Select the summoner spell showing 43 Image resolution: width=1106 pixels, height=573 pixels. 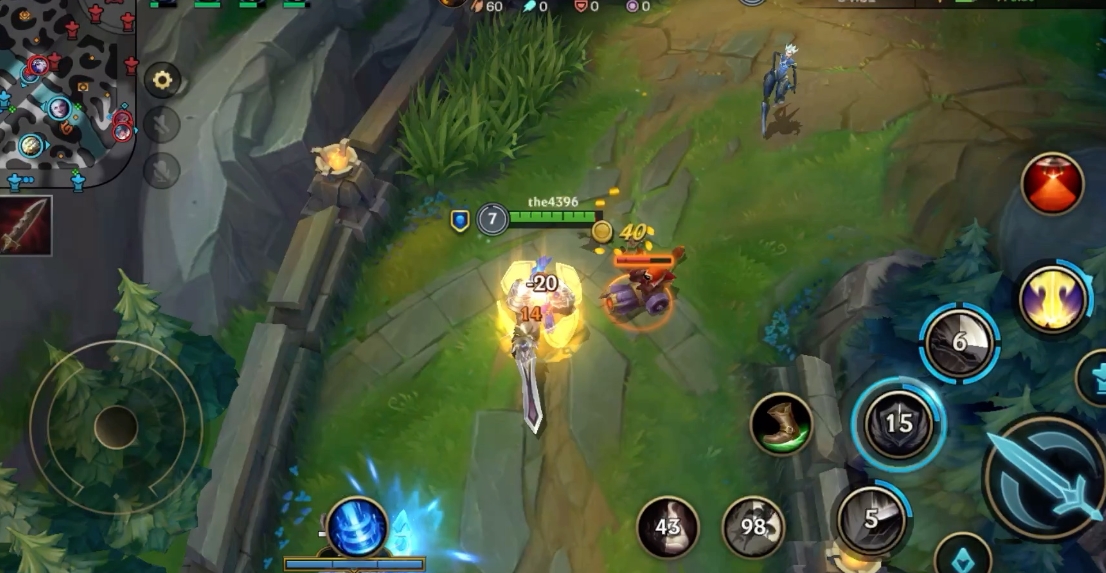[668, 527]
